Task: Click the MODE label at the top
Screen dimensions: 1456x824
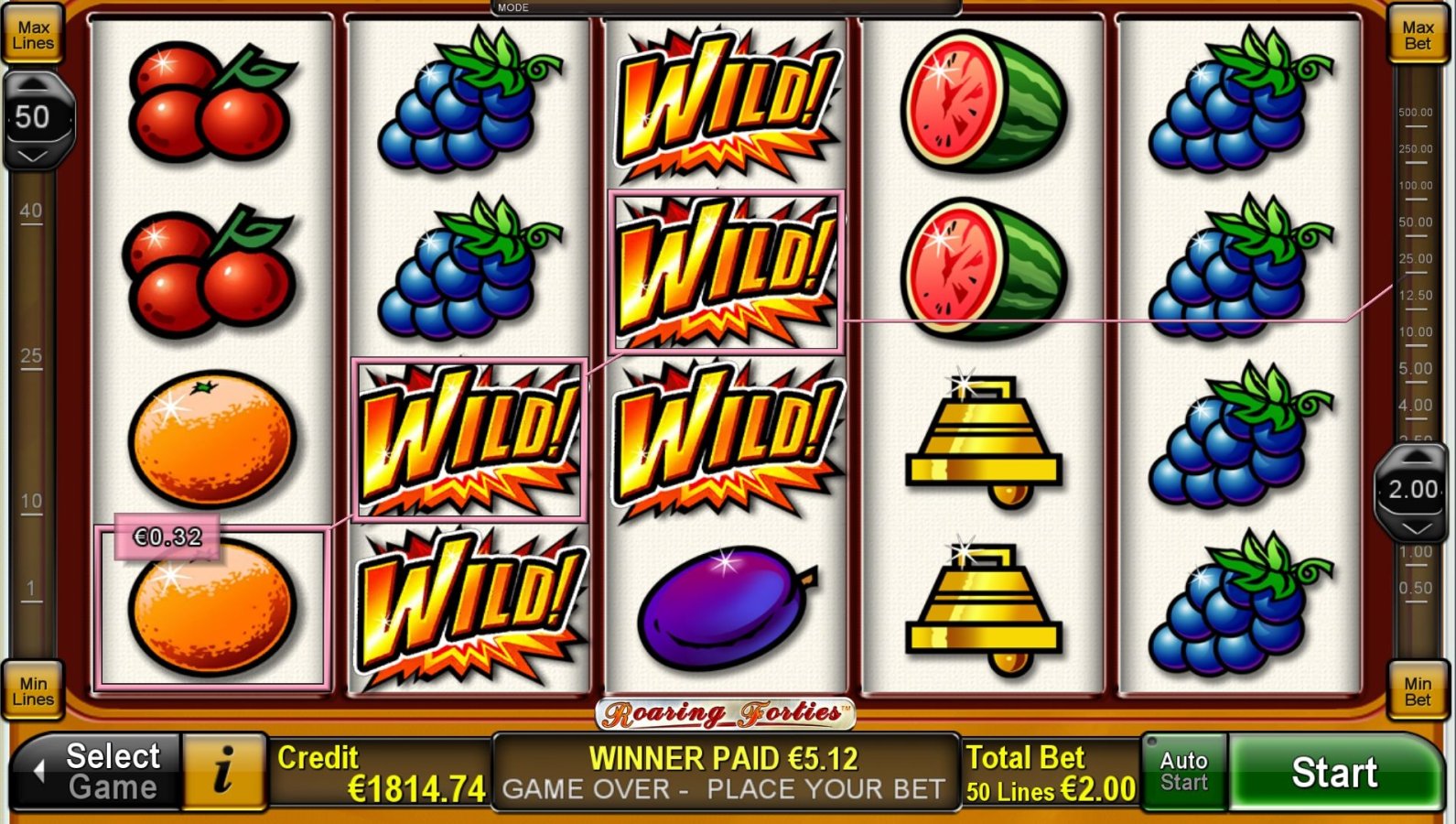Action: pos(513,7)
